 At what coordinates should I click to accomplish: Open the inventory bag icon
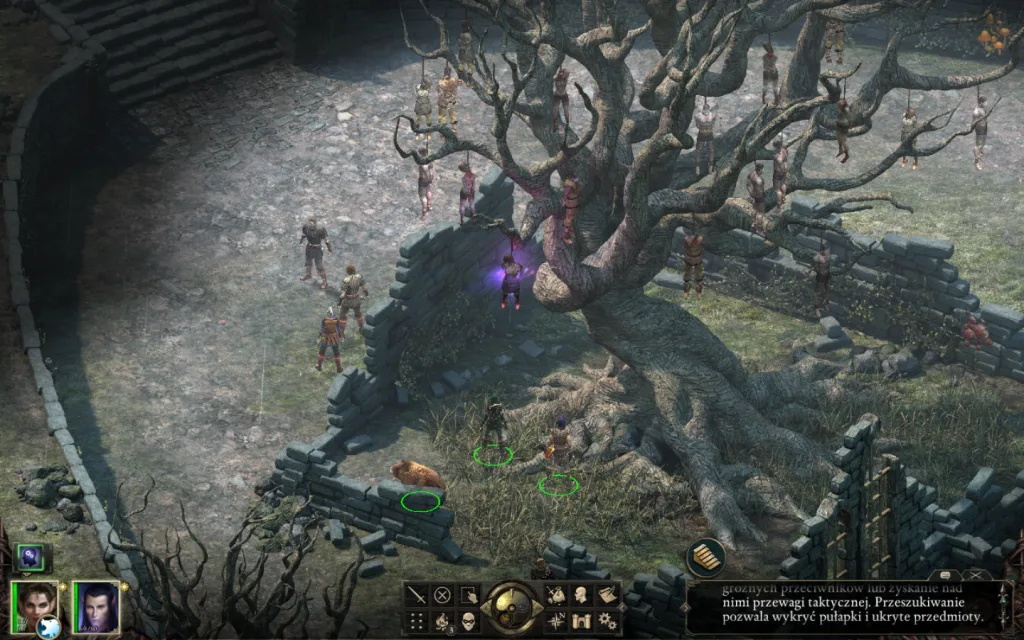(x=556, y=595)
